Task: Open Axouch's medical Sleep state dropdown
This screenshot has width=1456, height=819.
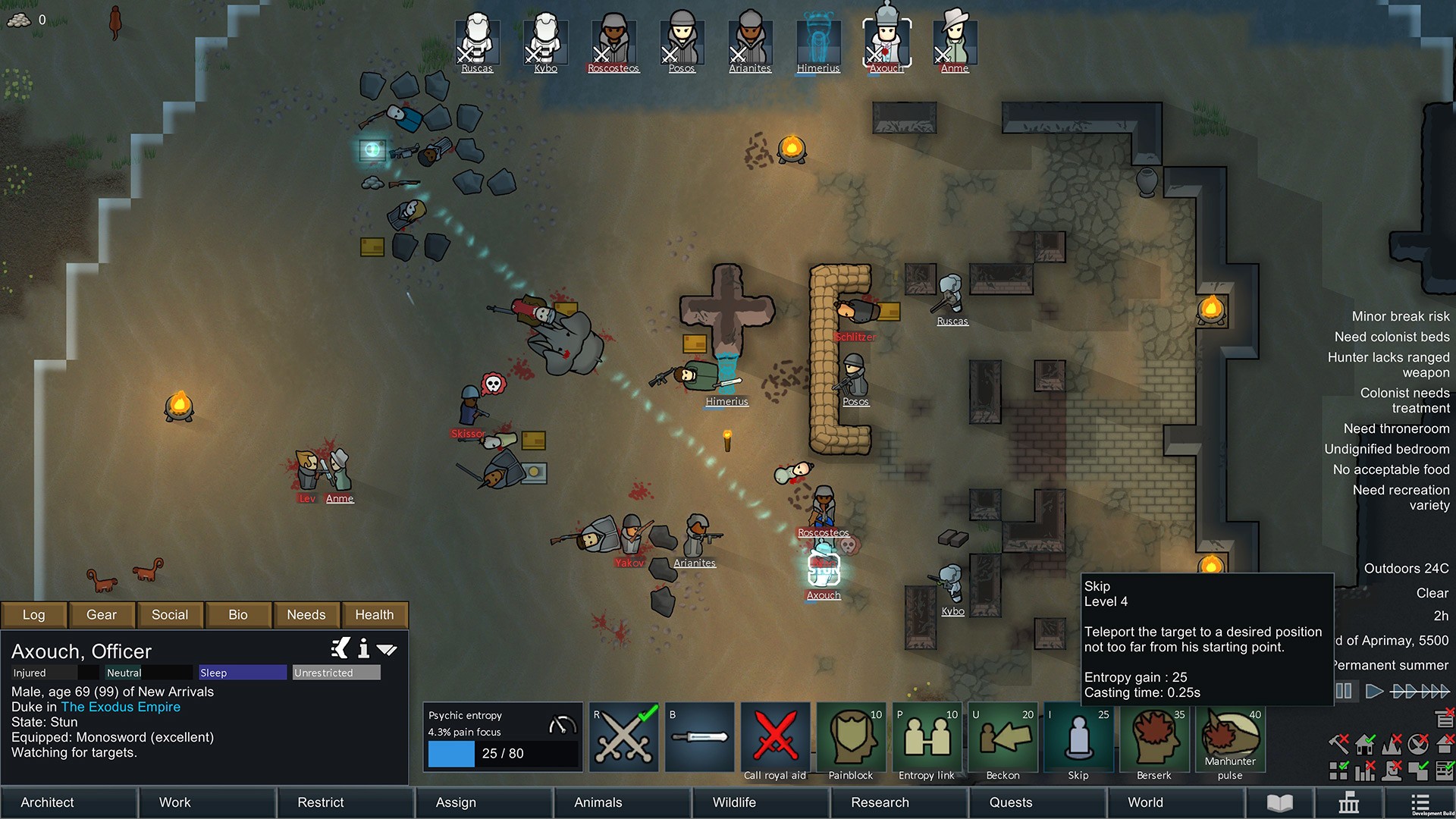Action: (x=241, y=673)
